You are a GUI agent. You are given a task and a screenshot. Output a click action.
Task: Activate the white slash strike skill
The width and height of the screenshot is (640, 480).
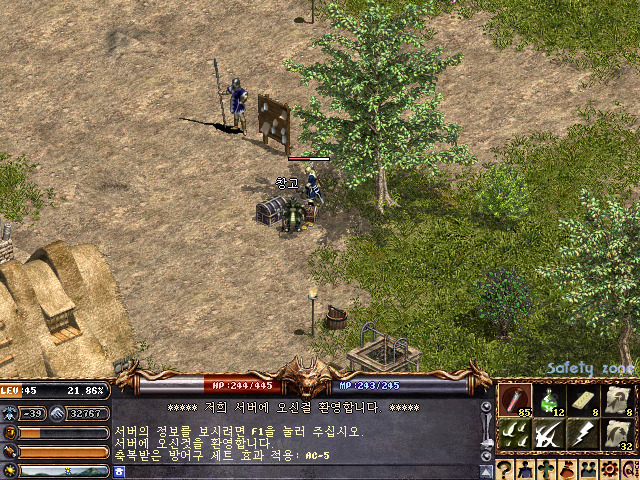(548, 433)
